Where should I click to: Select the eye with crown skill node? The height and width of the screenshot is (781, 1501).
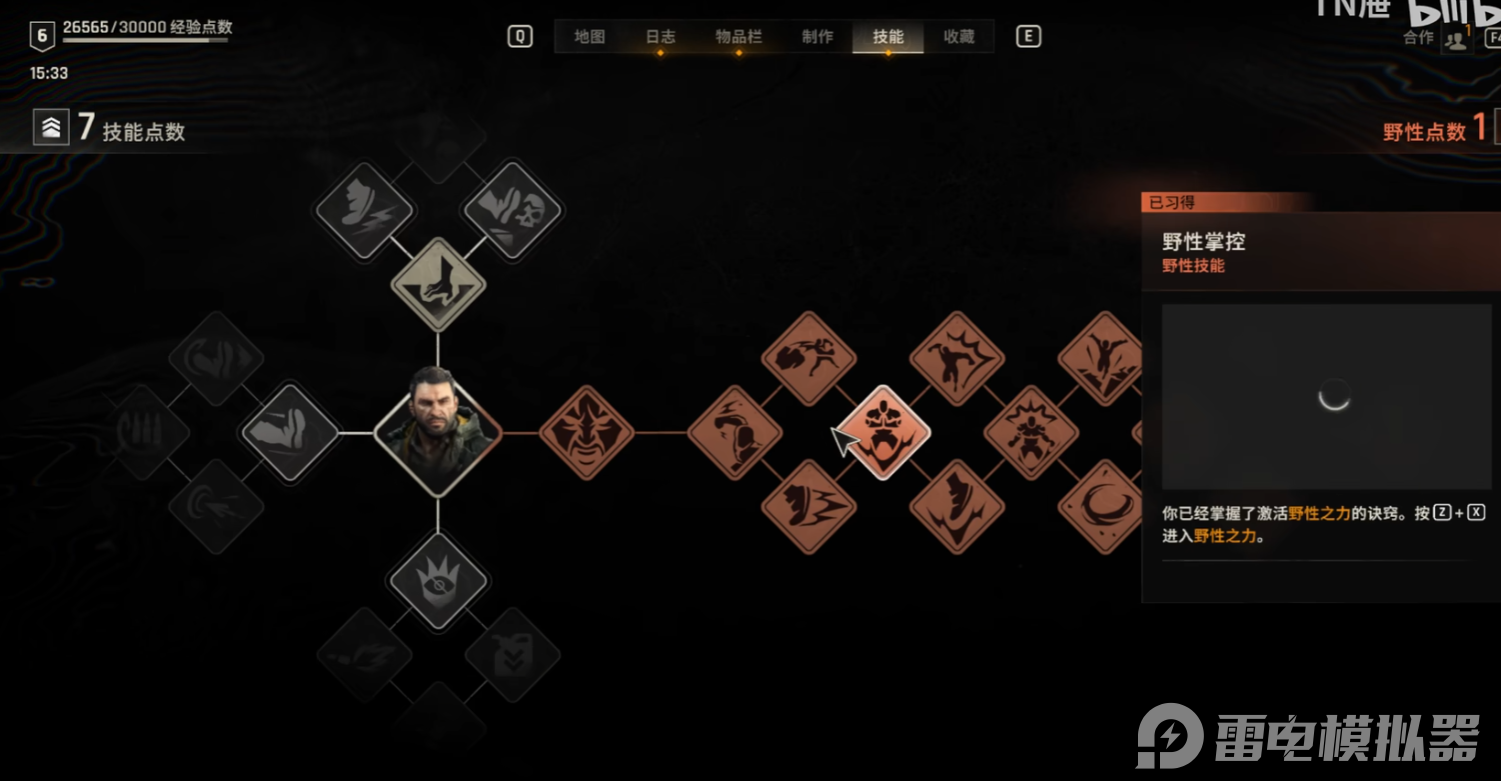pyautogui.click(x=437, y=581)
